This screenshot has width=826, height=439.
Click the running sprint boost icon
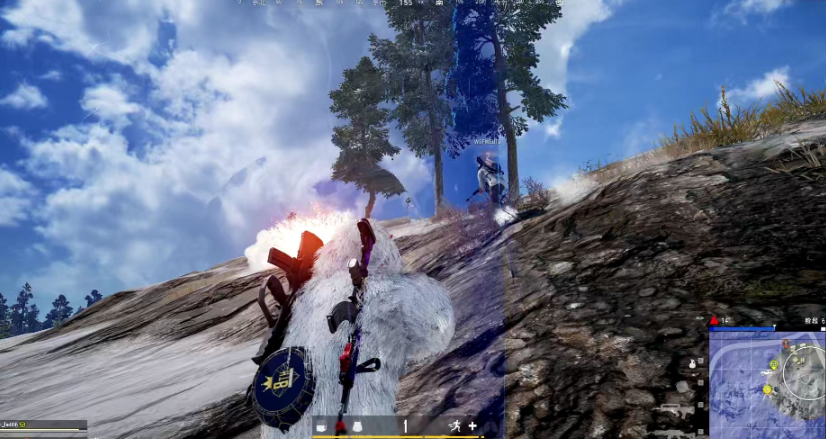click(x=455, y=426)
